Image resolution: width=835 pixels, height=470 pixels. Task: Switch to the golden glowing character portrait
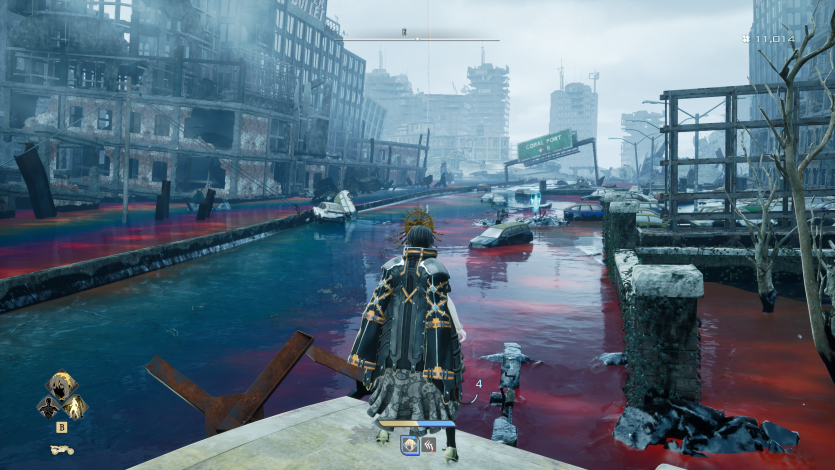coord(75,407)
